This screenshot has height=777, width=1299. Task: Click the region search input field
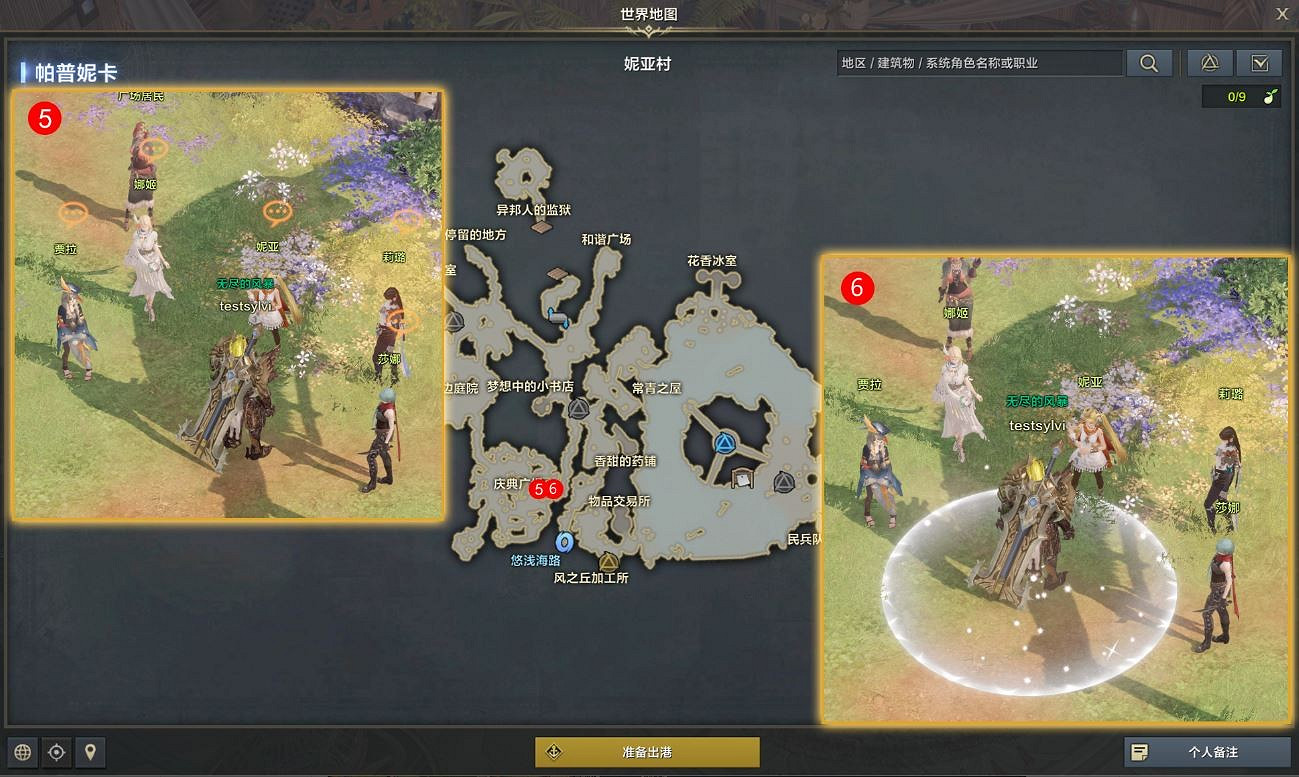coord(980,62)
